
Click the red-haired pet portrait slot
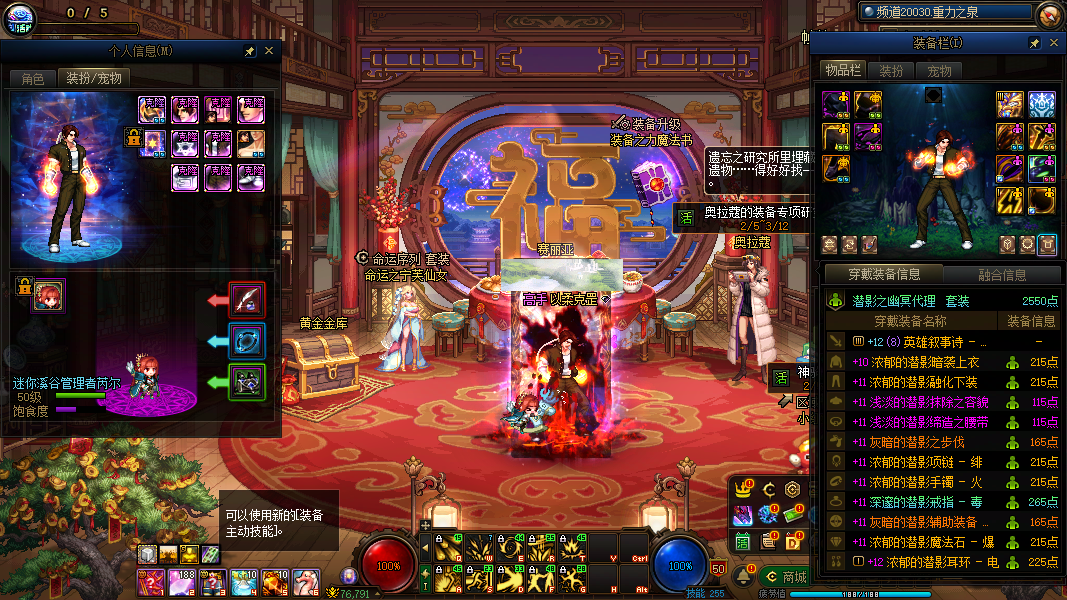[x=48, y=296]
